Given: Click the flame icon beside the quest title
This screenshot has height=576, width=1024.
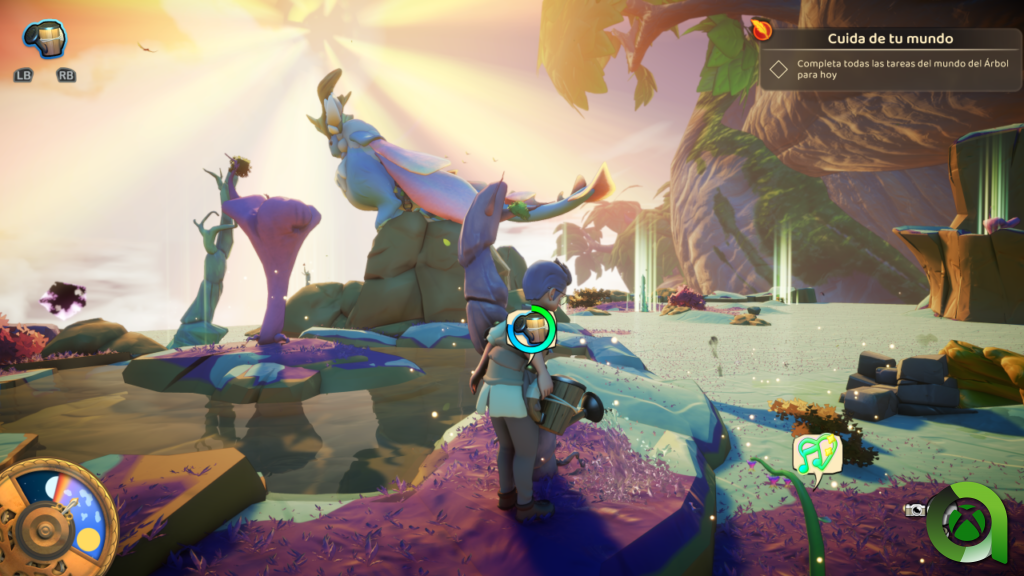Looking at the screenshot, I should click(x=762, y=30).
